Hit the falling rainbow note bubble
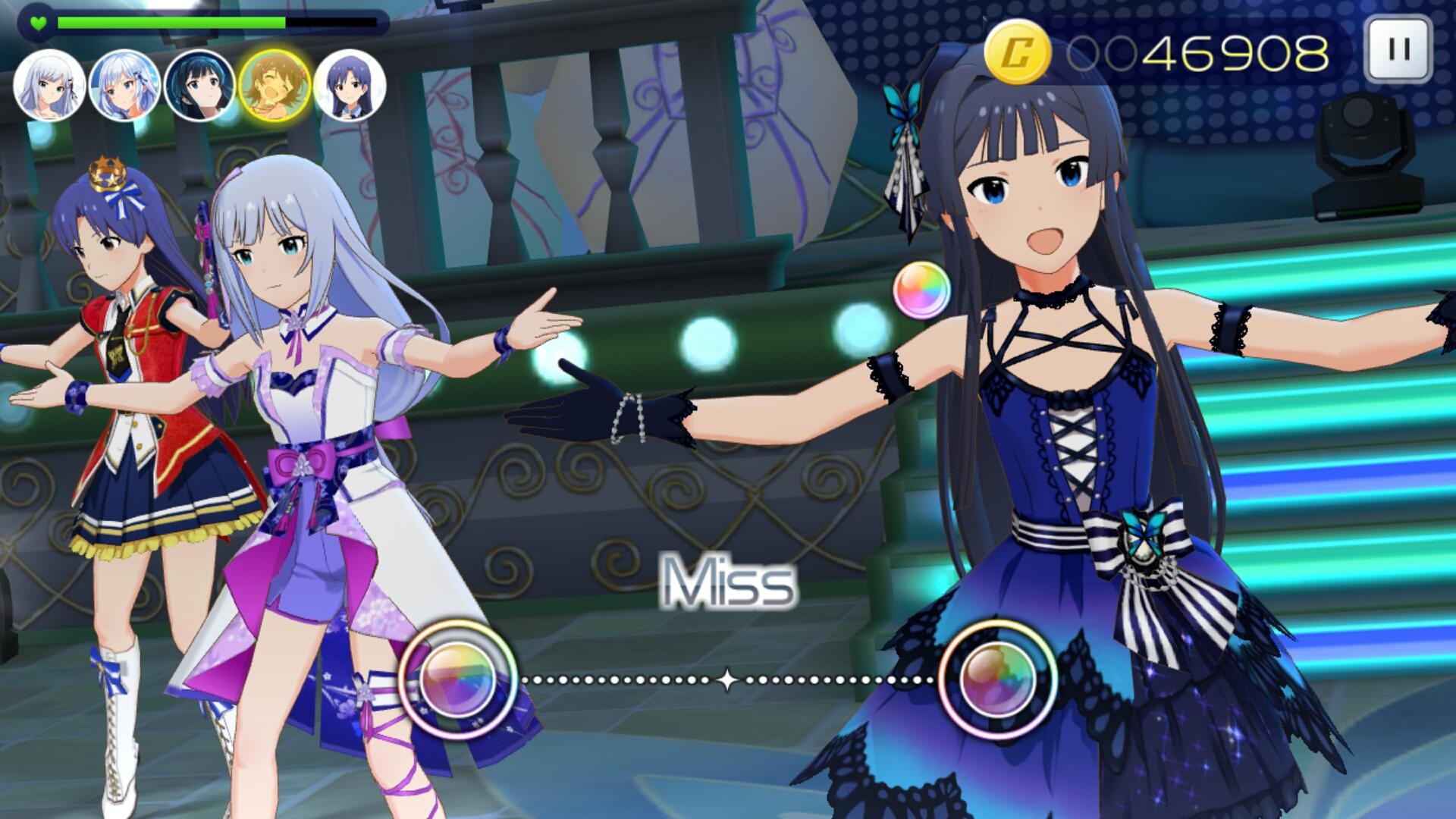The width and height of the screenshot is (1456, 819). pyautogui.click(x=921, y=290)
